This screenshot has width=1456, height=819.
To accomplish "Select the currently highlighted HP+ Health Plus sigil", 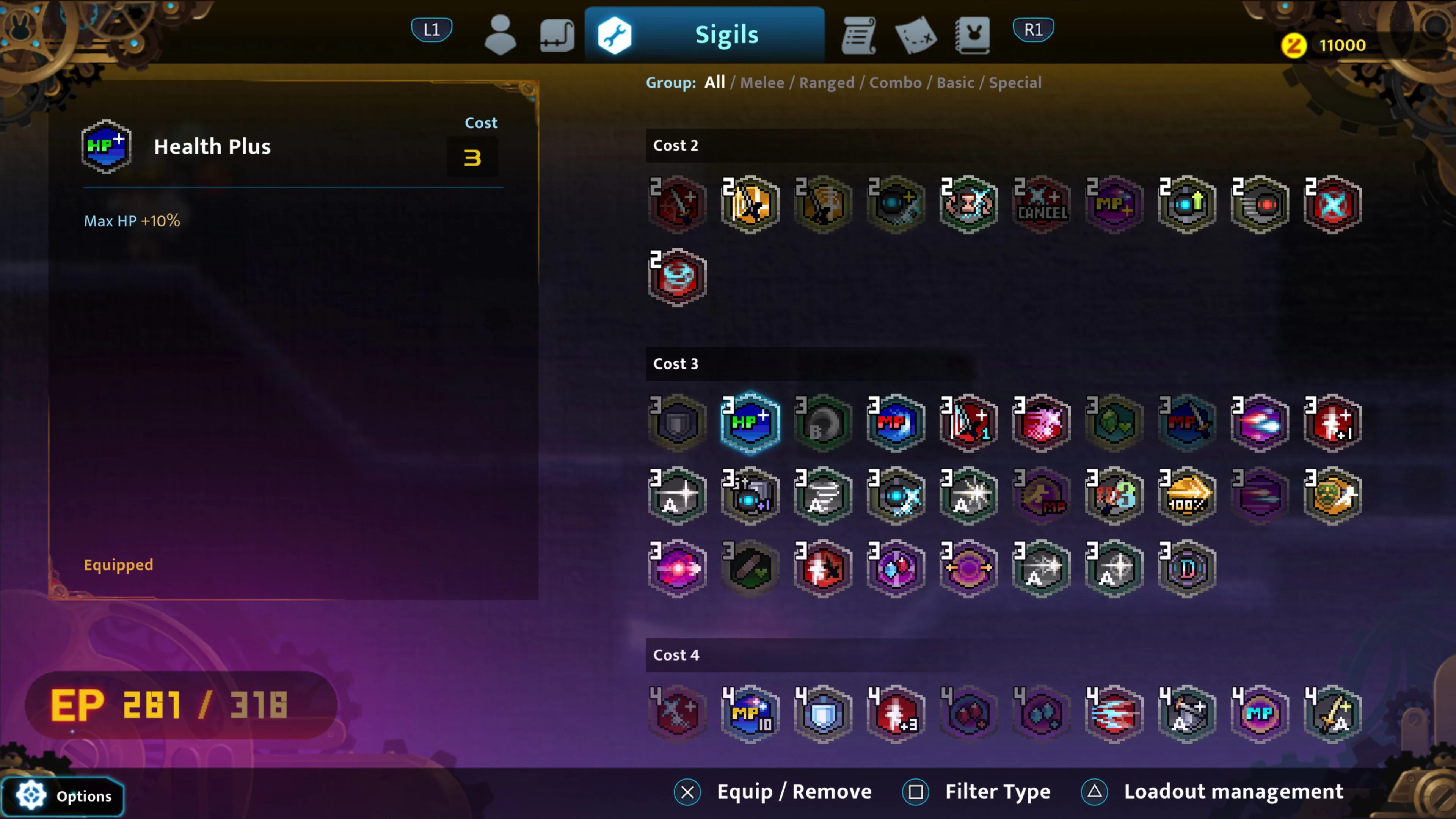I will 750,422.
